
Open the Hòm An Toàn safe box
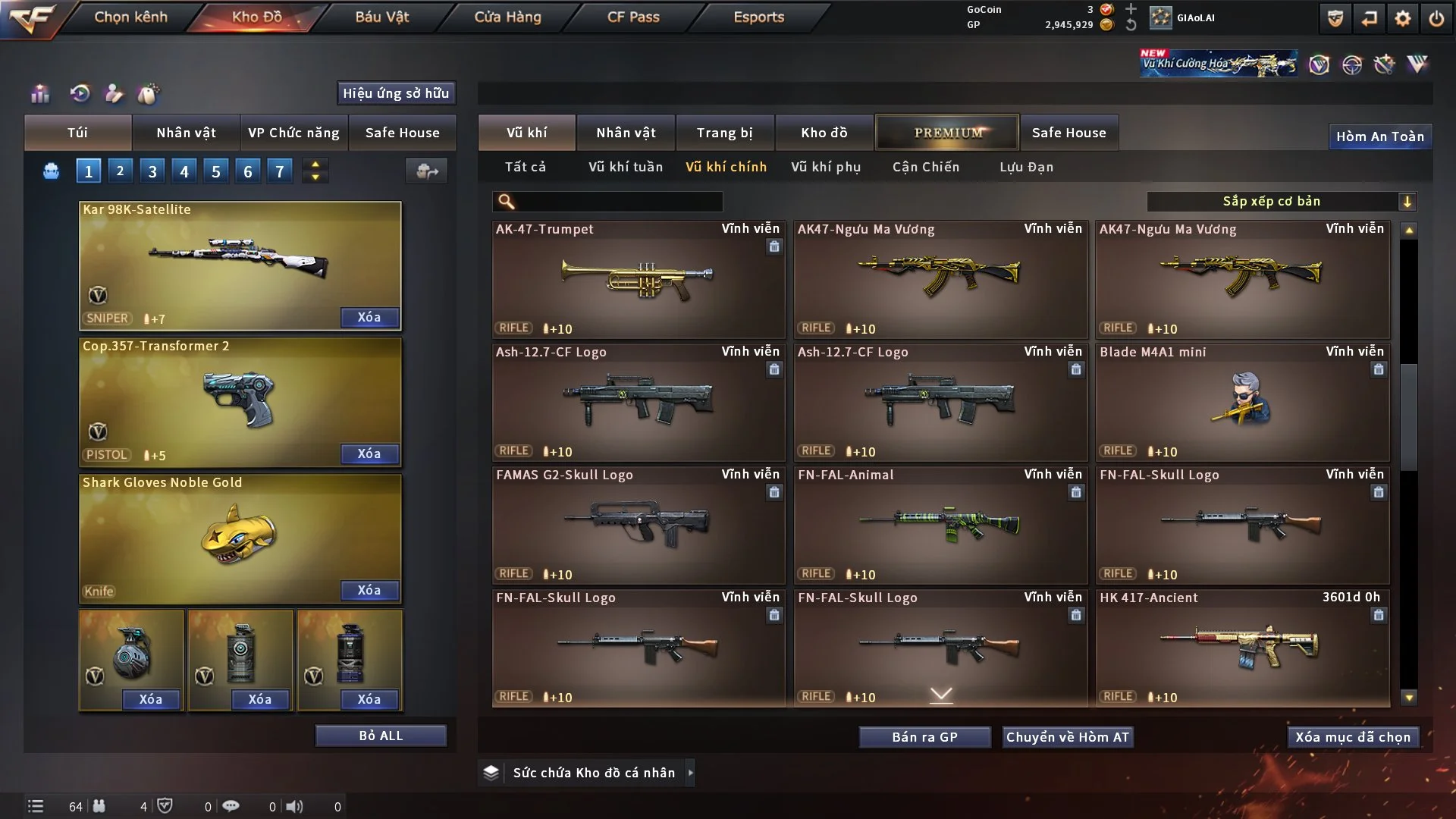[1379, 136]
